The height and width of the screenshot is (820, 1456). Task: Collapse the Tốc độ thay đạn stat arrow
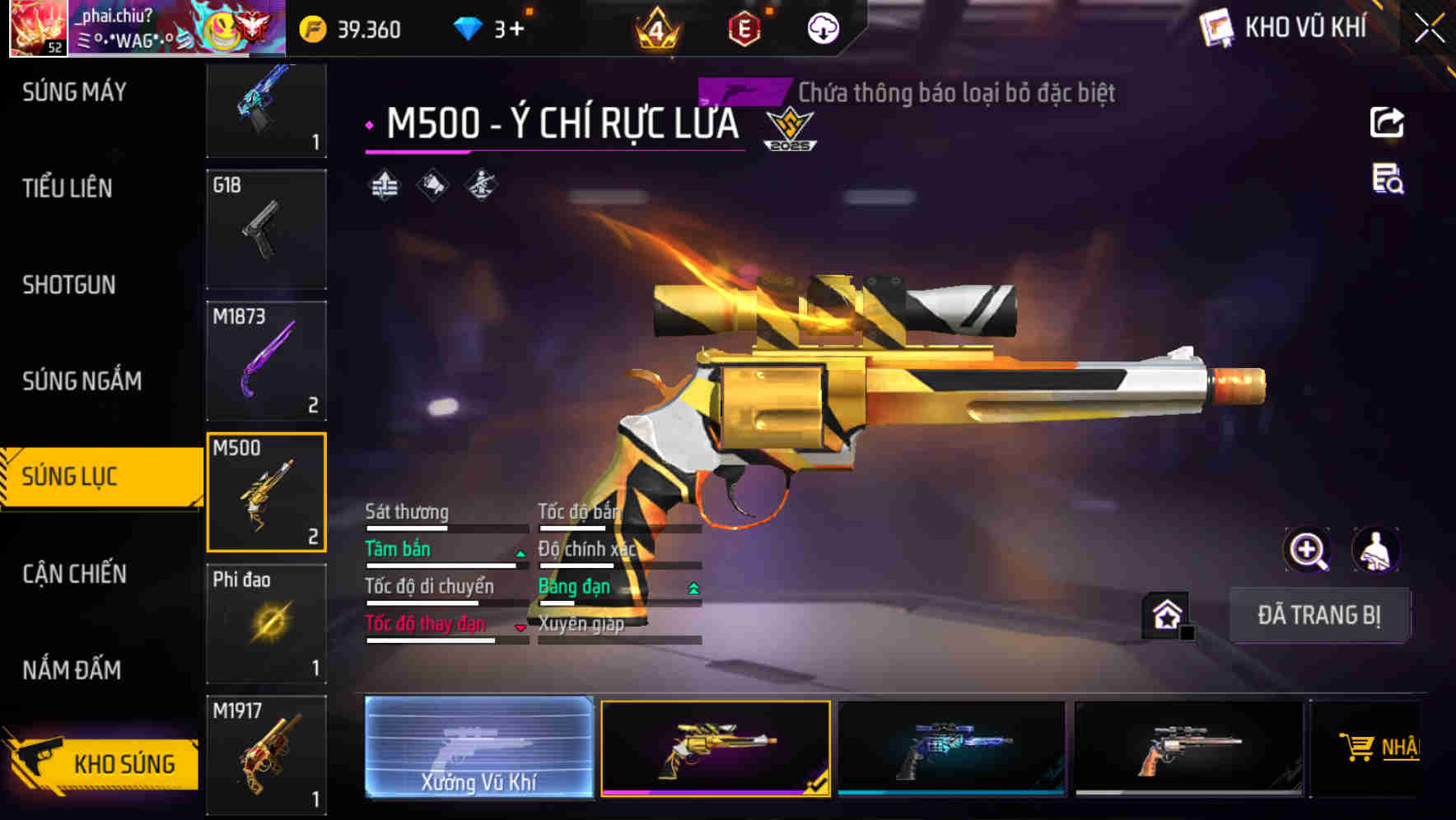pyautogui.click(x=520, y=627)
